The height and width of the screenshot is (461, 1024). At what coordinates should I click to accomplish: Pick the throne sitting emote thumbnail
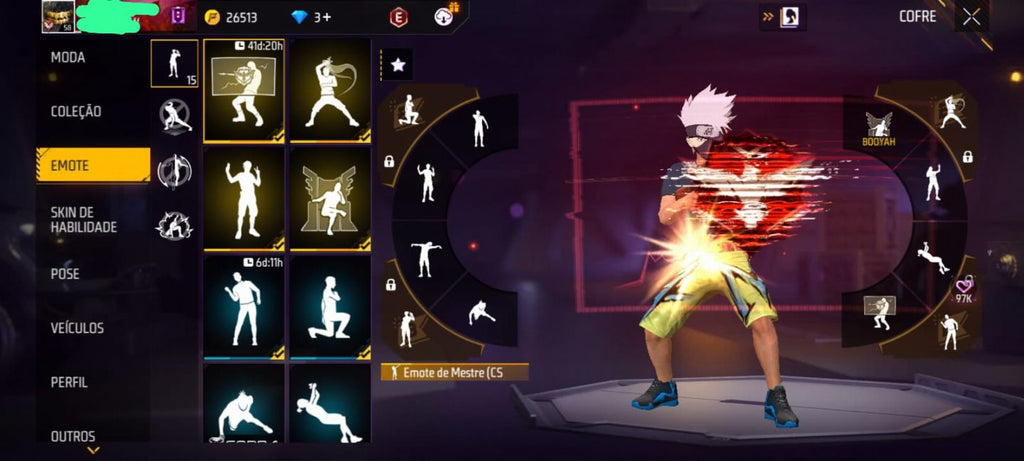330,199
